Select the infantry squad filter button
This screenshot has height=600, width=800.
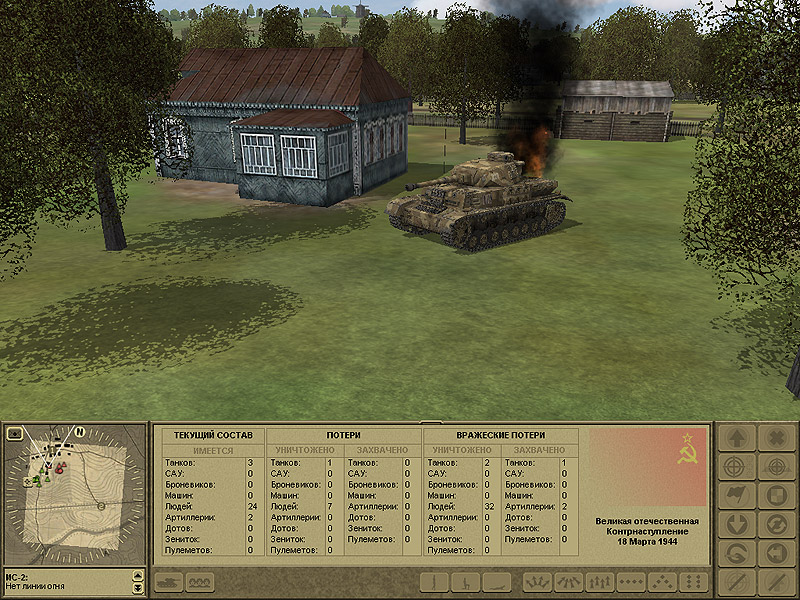[x=199, y=581]
